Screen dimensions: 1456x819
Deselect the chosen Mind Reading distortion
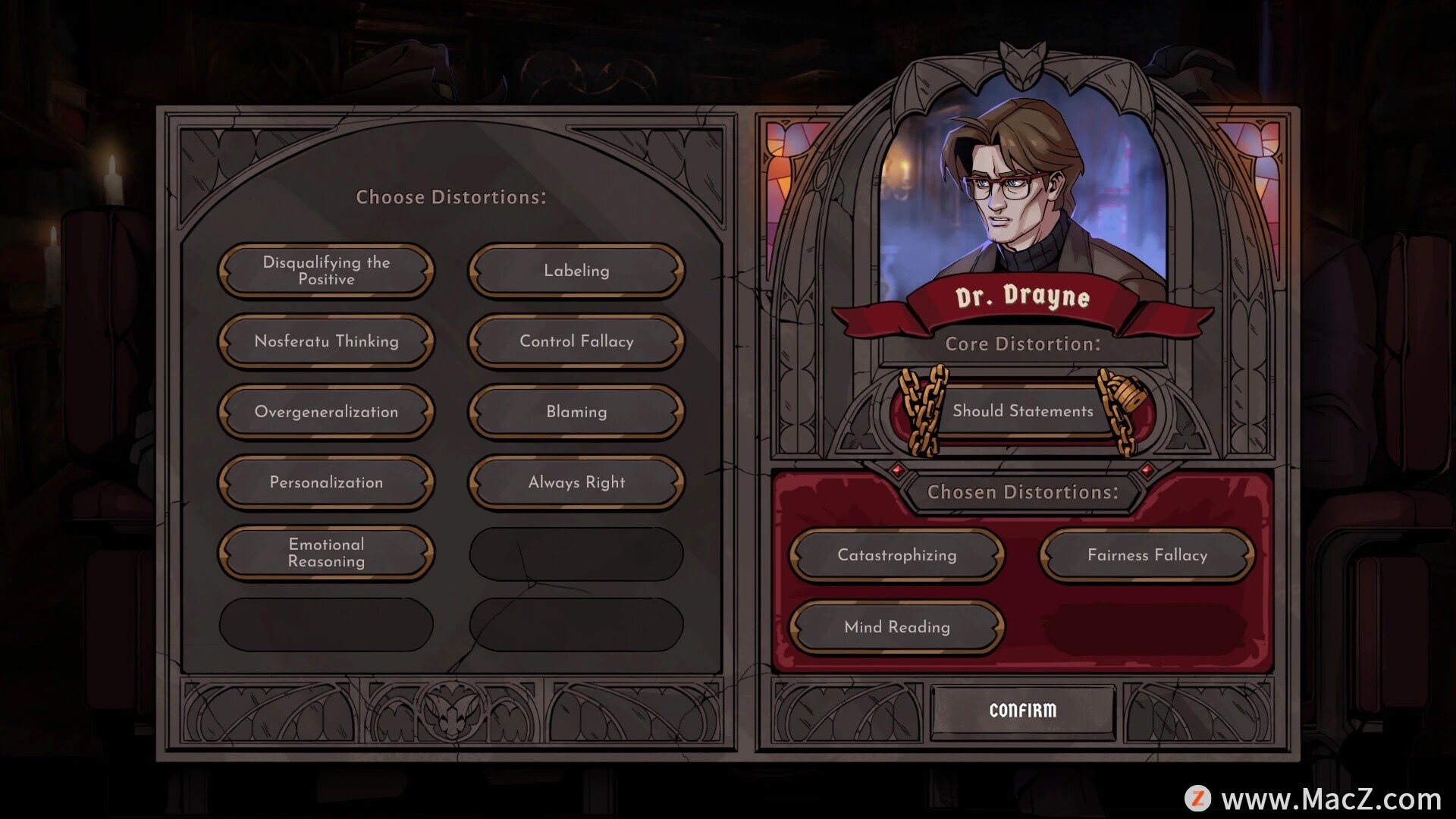pyautogui.click(x=896, y=627)
